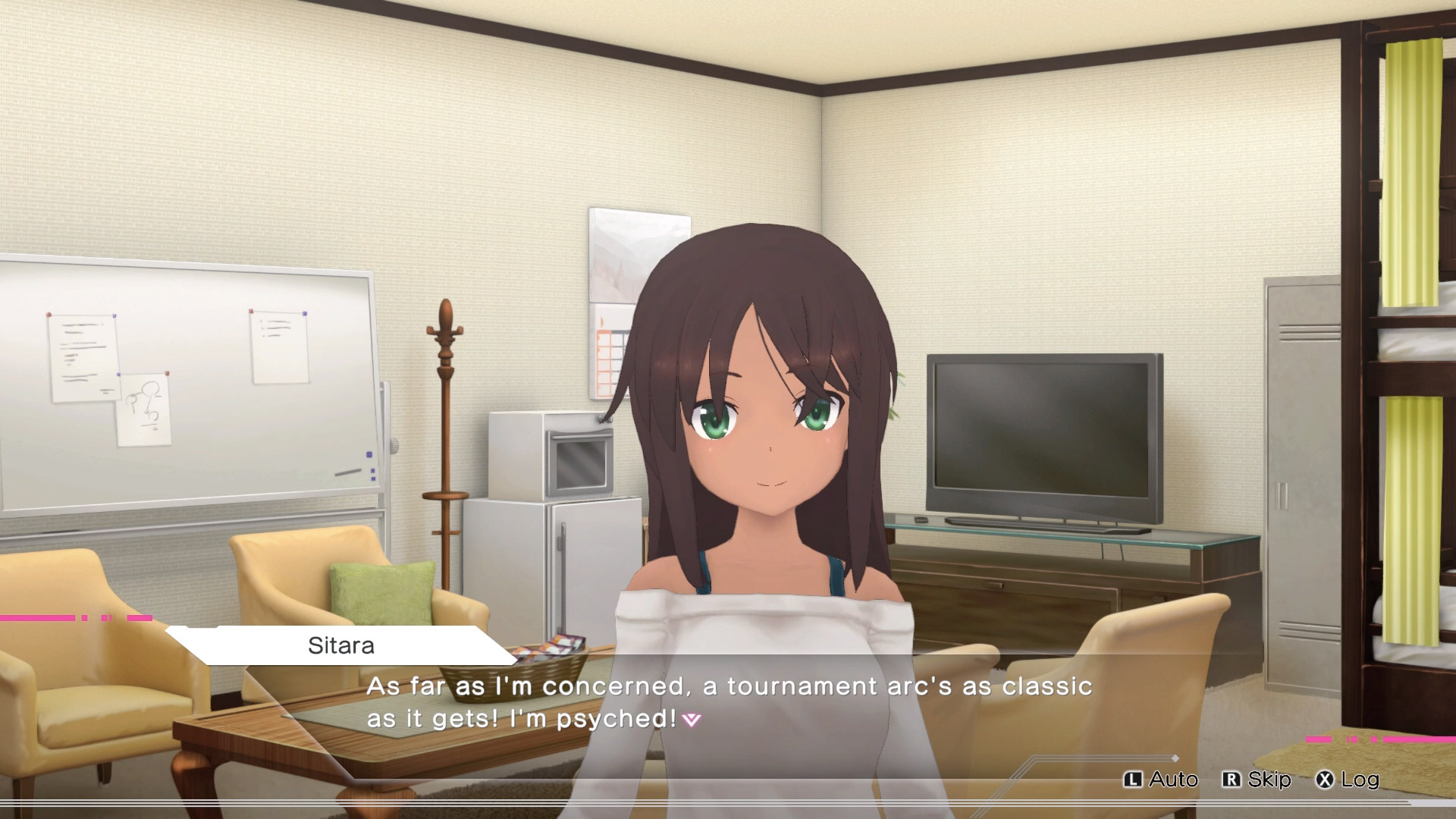This screenshot has width=1456, height=819.
Task: Enable Auto dialogue advance
Action: coord(1161,780)
